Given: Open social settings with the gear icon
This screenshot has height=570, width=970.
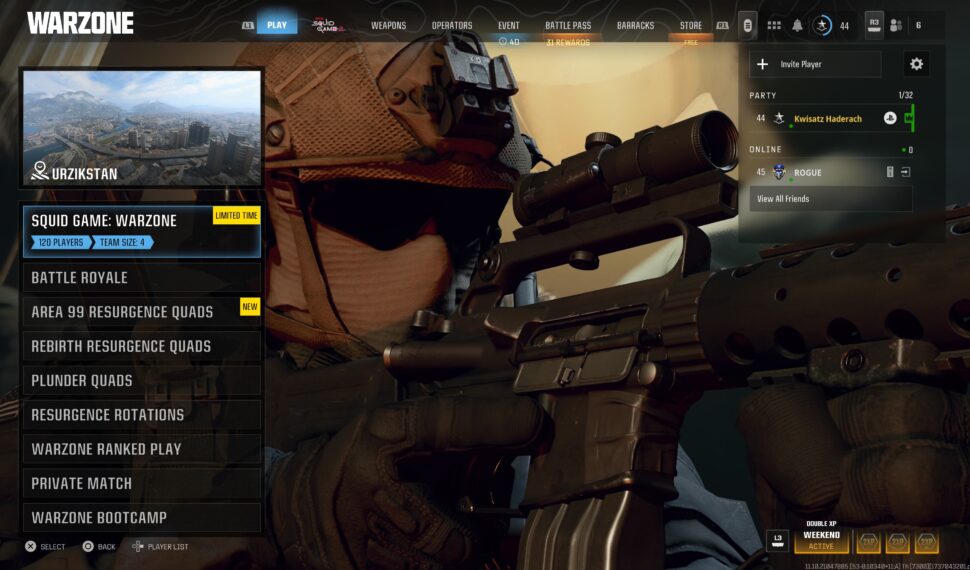Looking at the screenshot, I should (916, 64).
